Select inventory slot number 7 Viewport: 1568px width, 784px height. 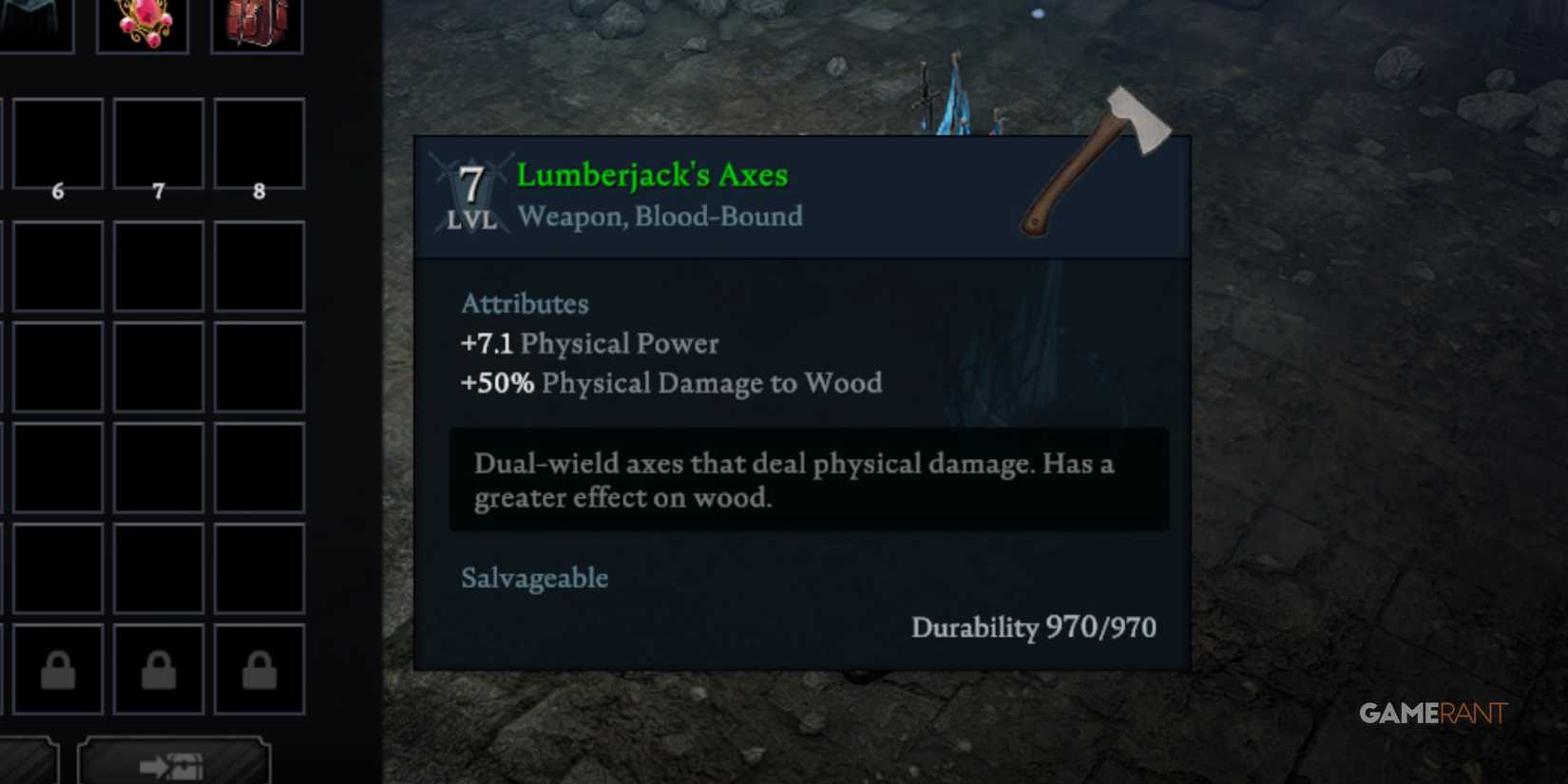click(158, 144)
